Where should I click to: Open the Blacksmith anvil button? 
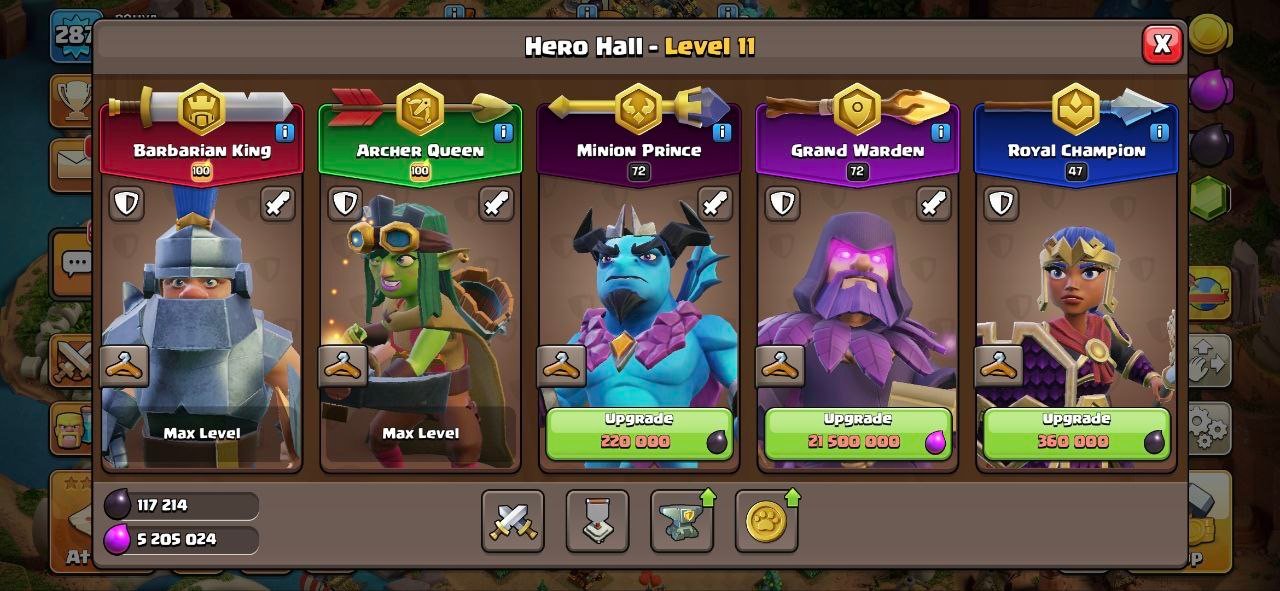[x=682, y=521]
